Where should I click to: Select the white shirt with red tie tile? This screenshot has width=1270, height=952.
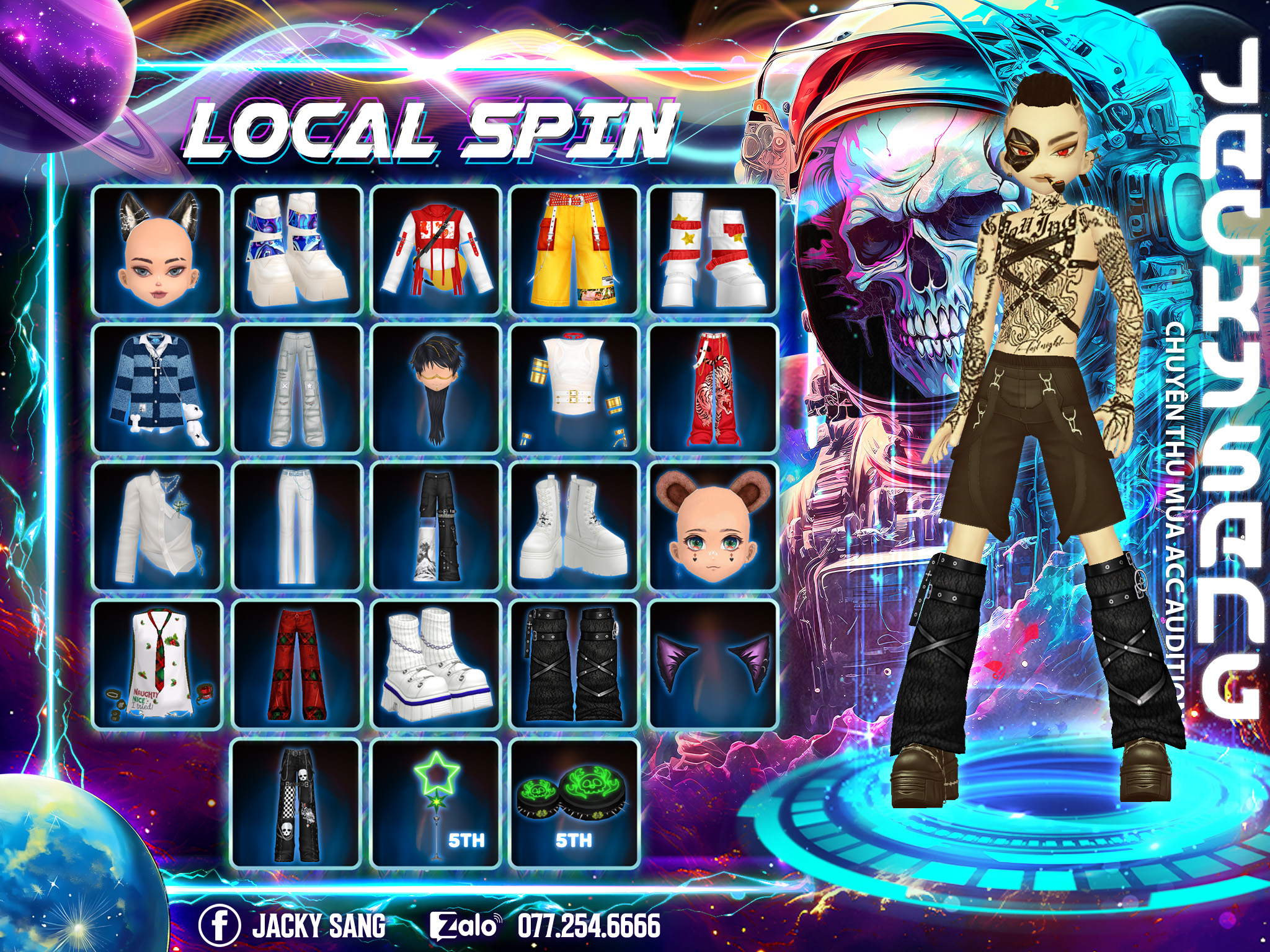157,665
